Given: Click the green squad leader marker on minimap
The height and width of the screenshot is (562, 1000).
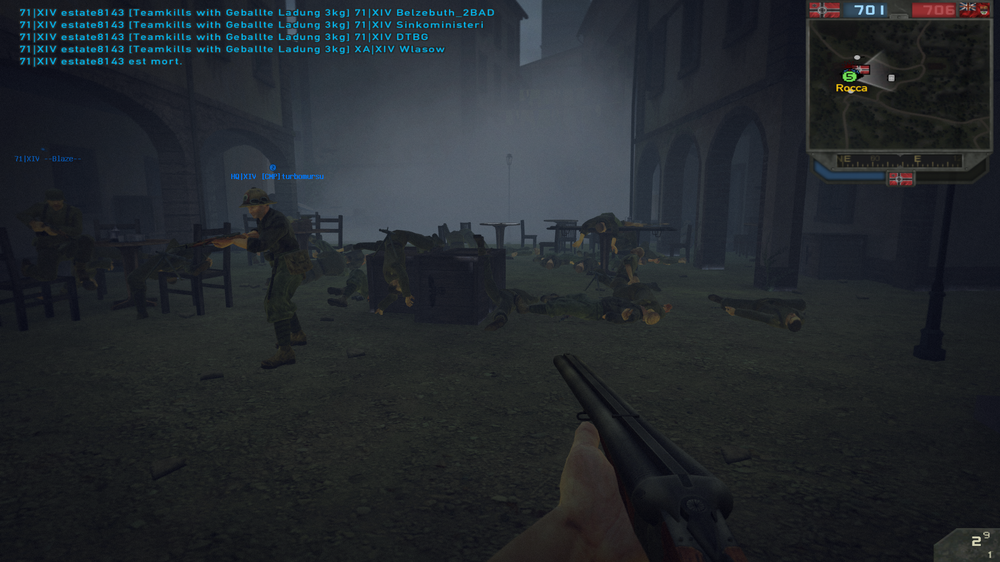Looking at the screenshot, I should (849, 76).
